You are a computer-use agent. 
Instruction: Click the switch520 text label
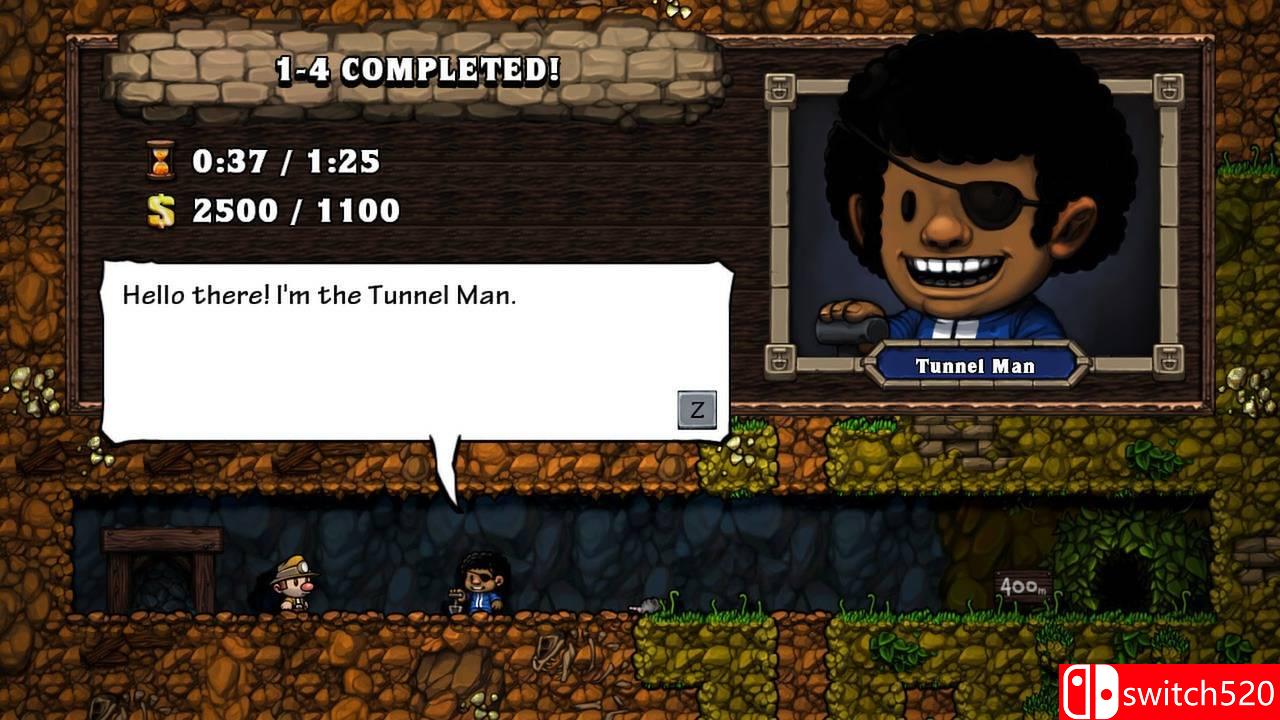point(1200,692)
